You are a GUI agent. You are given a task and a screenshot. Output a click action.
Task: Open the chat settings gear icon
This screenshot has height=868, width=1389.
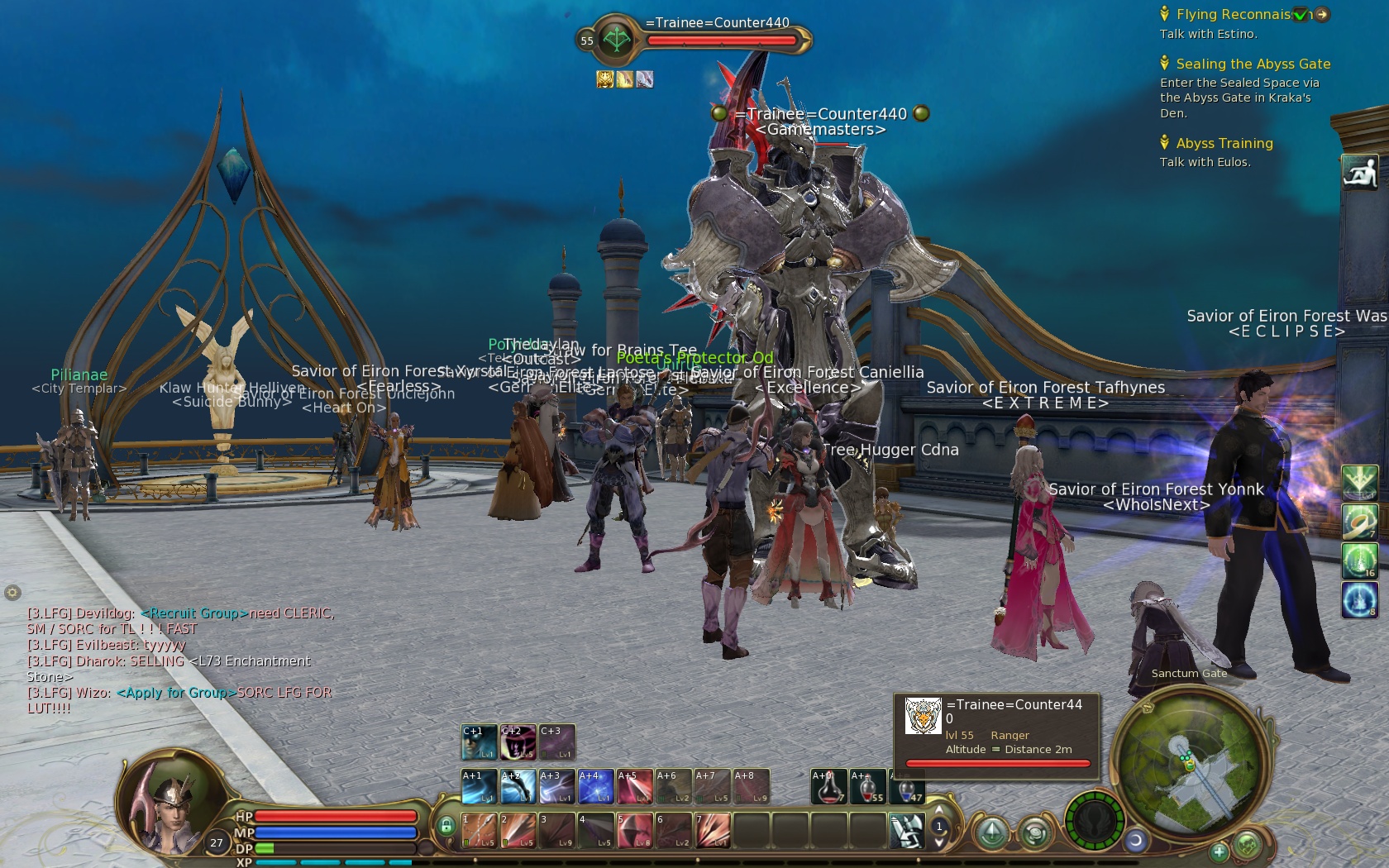tap(12, 593)
